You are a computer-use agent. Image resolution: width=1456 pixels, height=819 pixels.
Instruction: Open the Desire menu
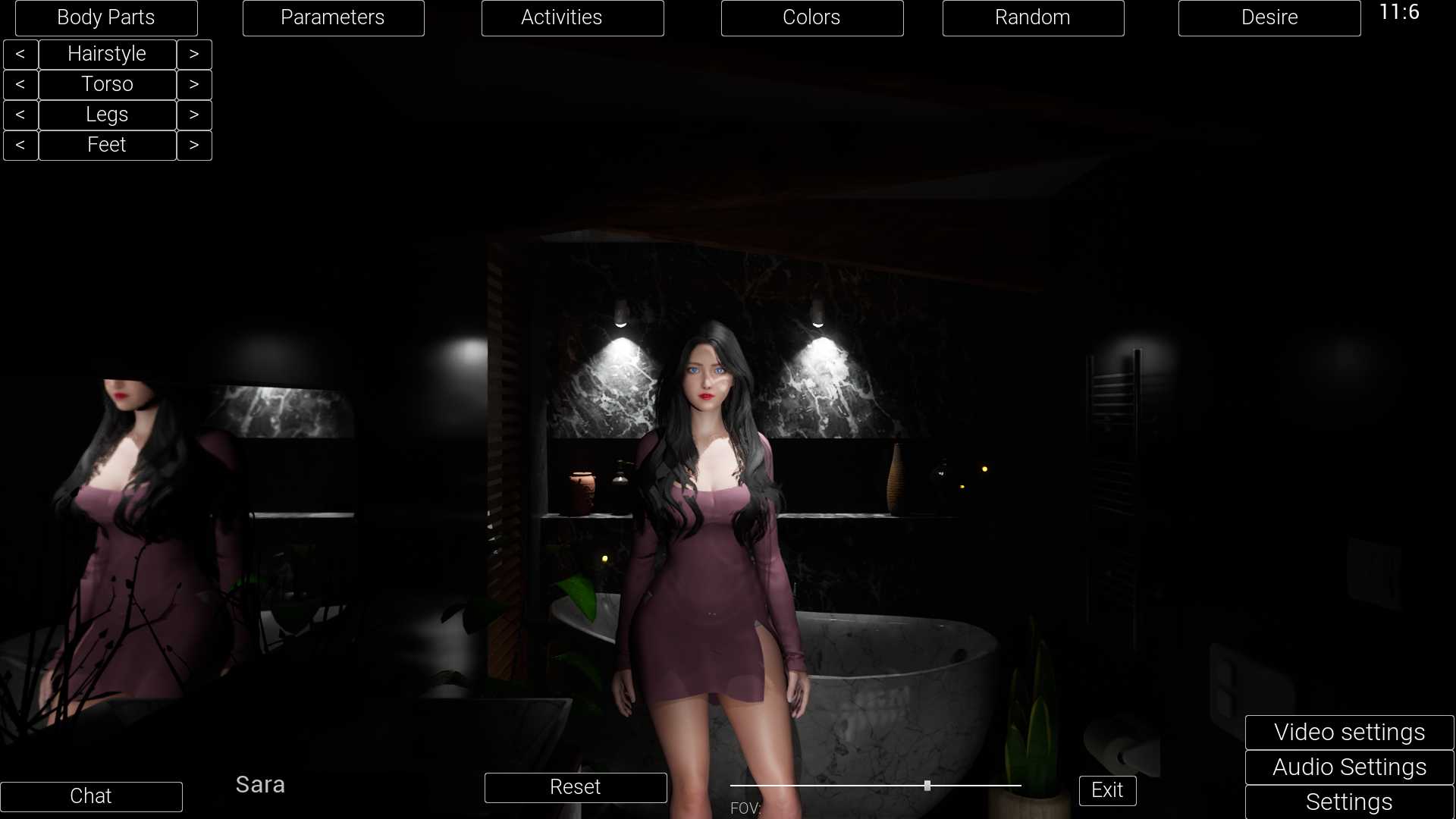click(1269, 17)
